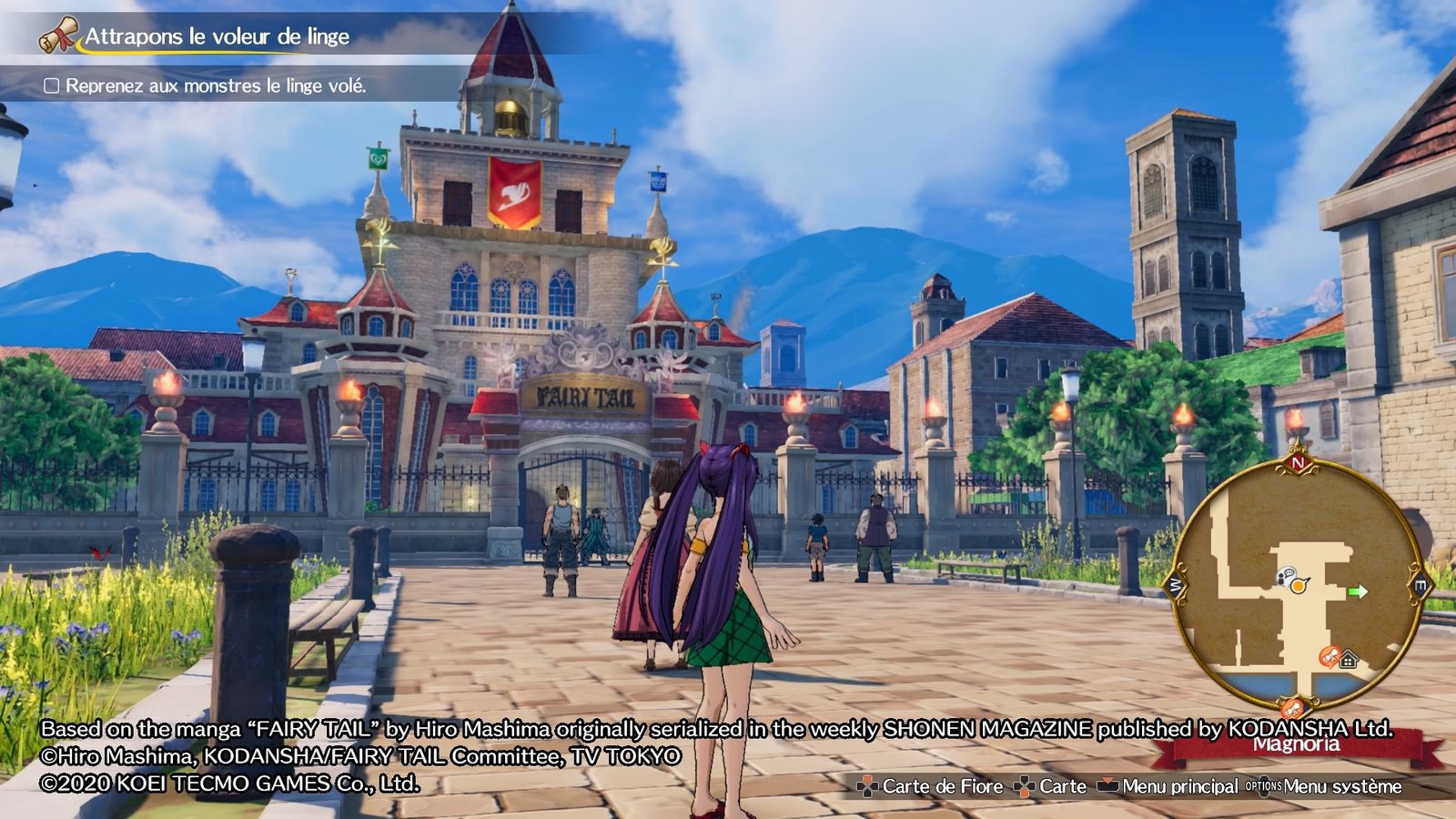This screenshot has height=819, width=1456.
Task: Tick the "Reprenez aux monstres le linge volé" objective checkbox
Action: pos(52,86)
